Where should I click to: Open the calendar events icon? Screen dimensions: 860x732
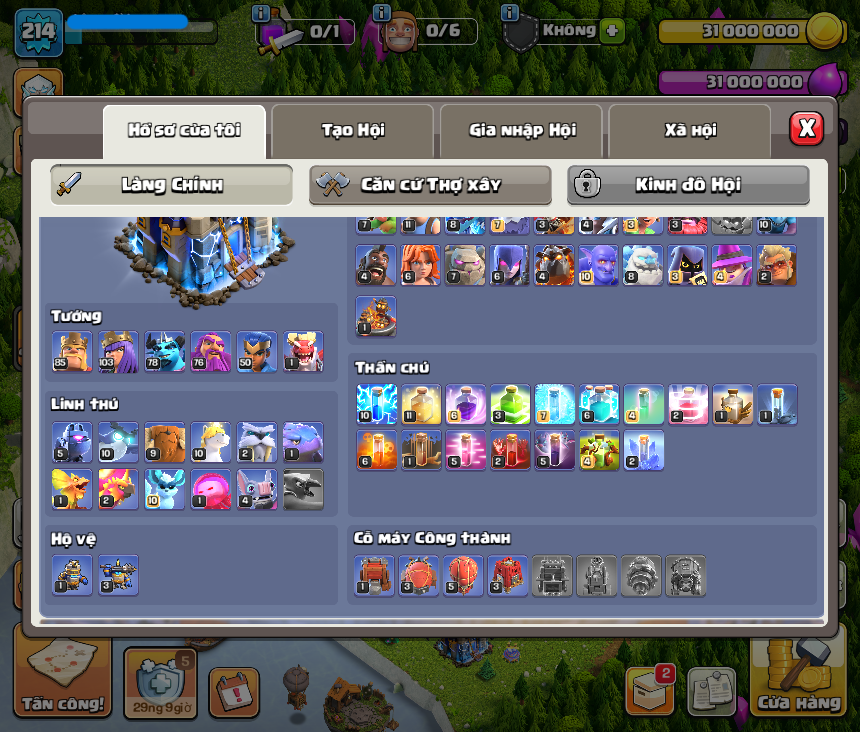point(235,692)
